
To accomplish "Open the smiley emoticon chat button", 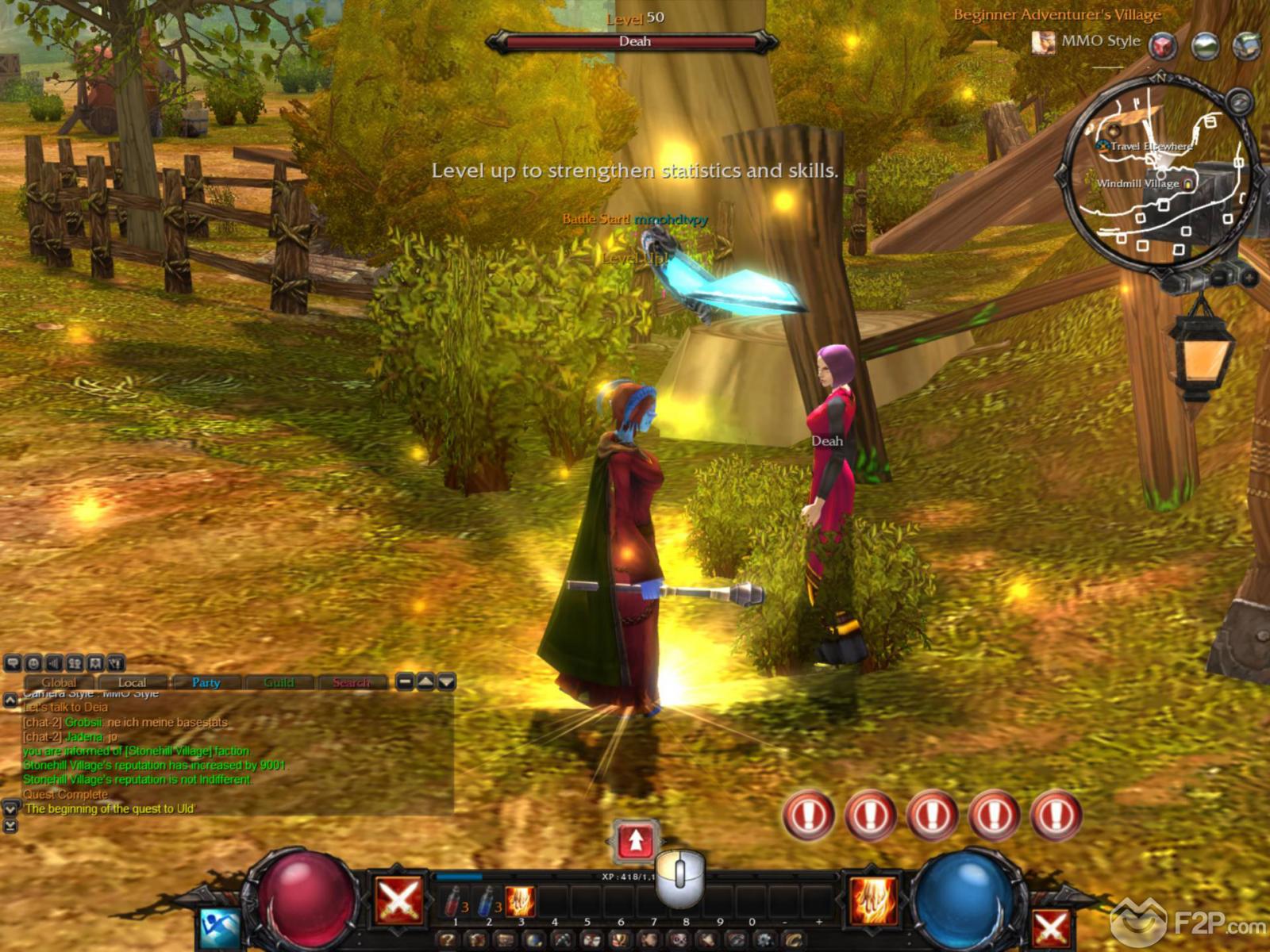I will pos(33,662).
